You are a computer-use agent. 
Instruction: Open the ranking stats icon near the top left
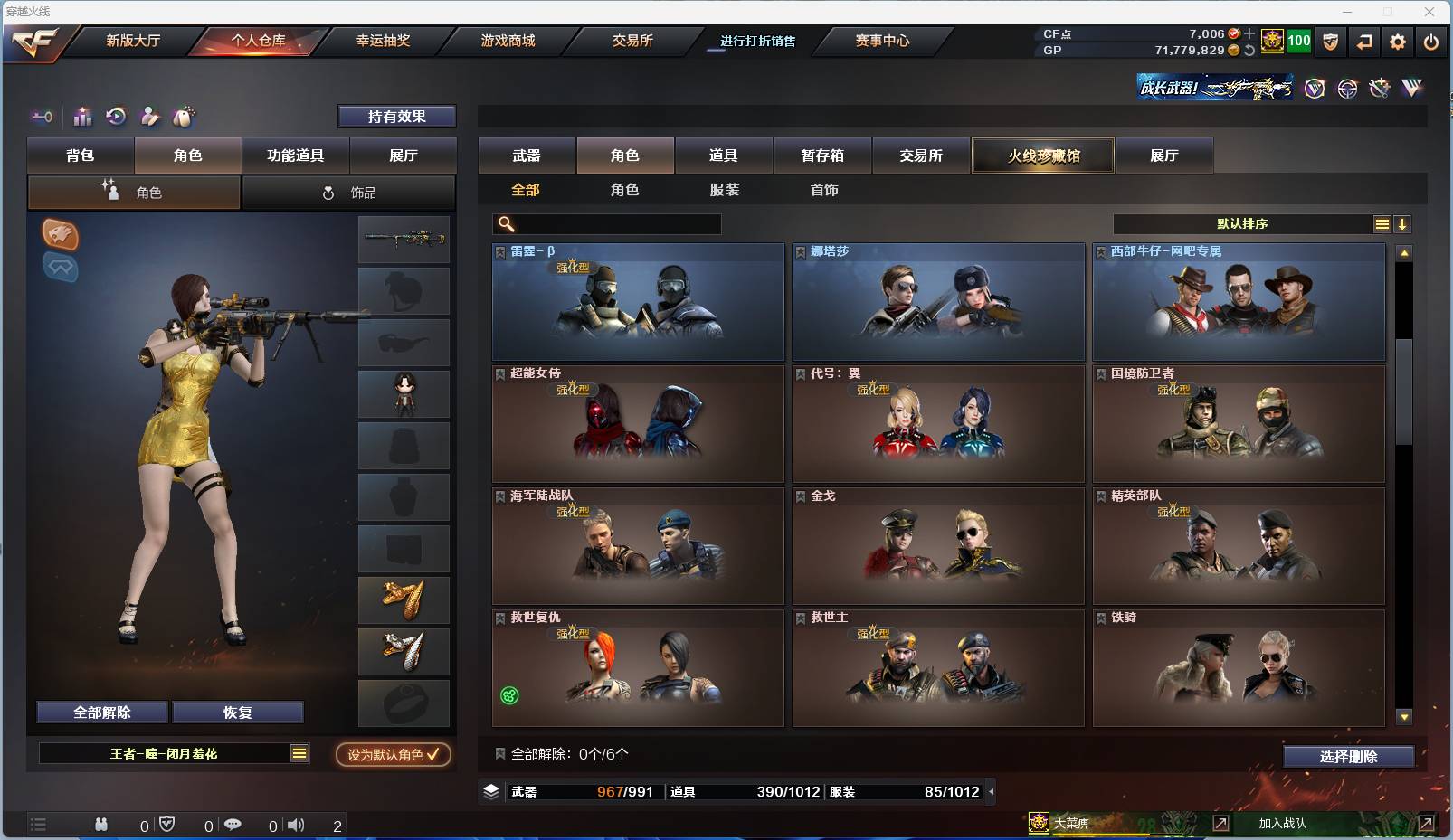pos(82,117)
